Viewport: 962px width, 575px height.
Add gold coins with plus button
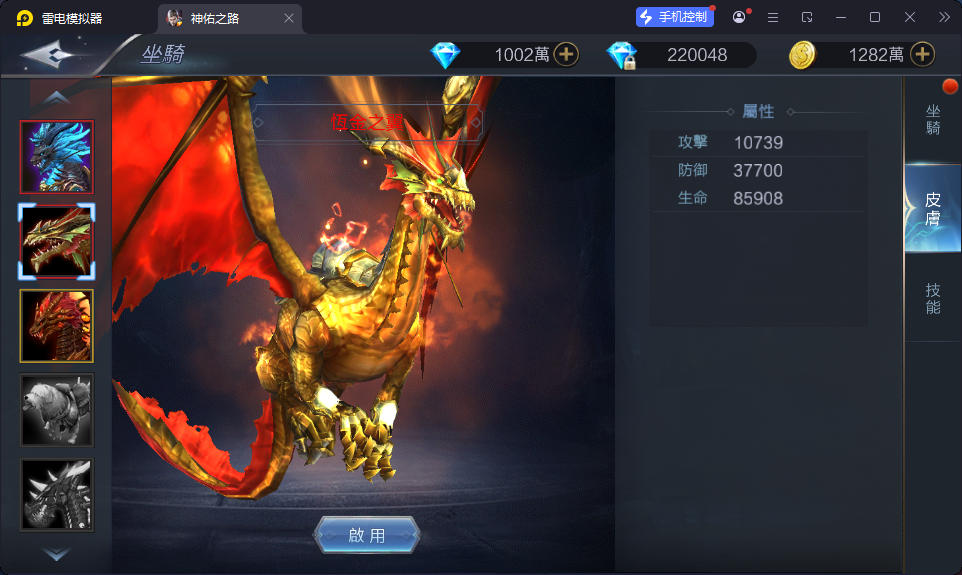(x=922, y=55)
